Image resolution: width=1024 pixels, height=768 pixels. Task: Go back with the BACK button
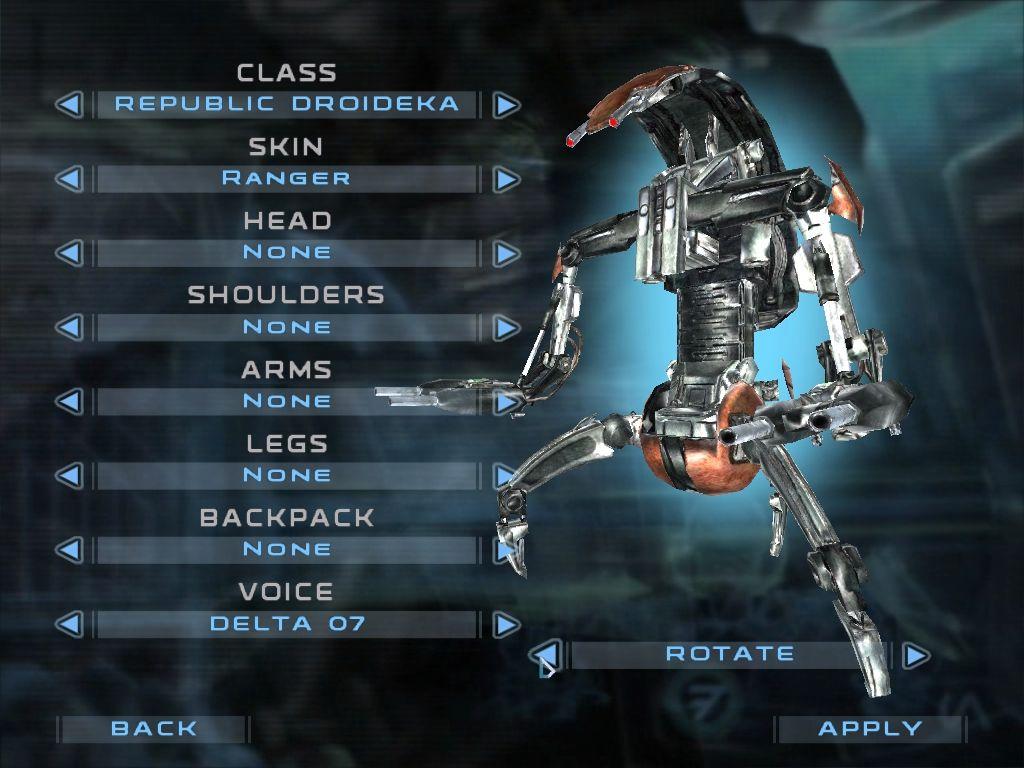point(154,729)
